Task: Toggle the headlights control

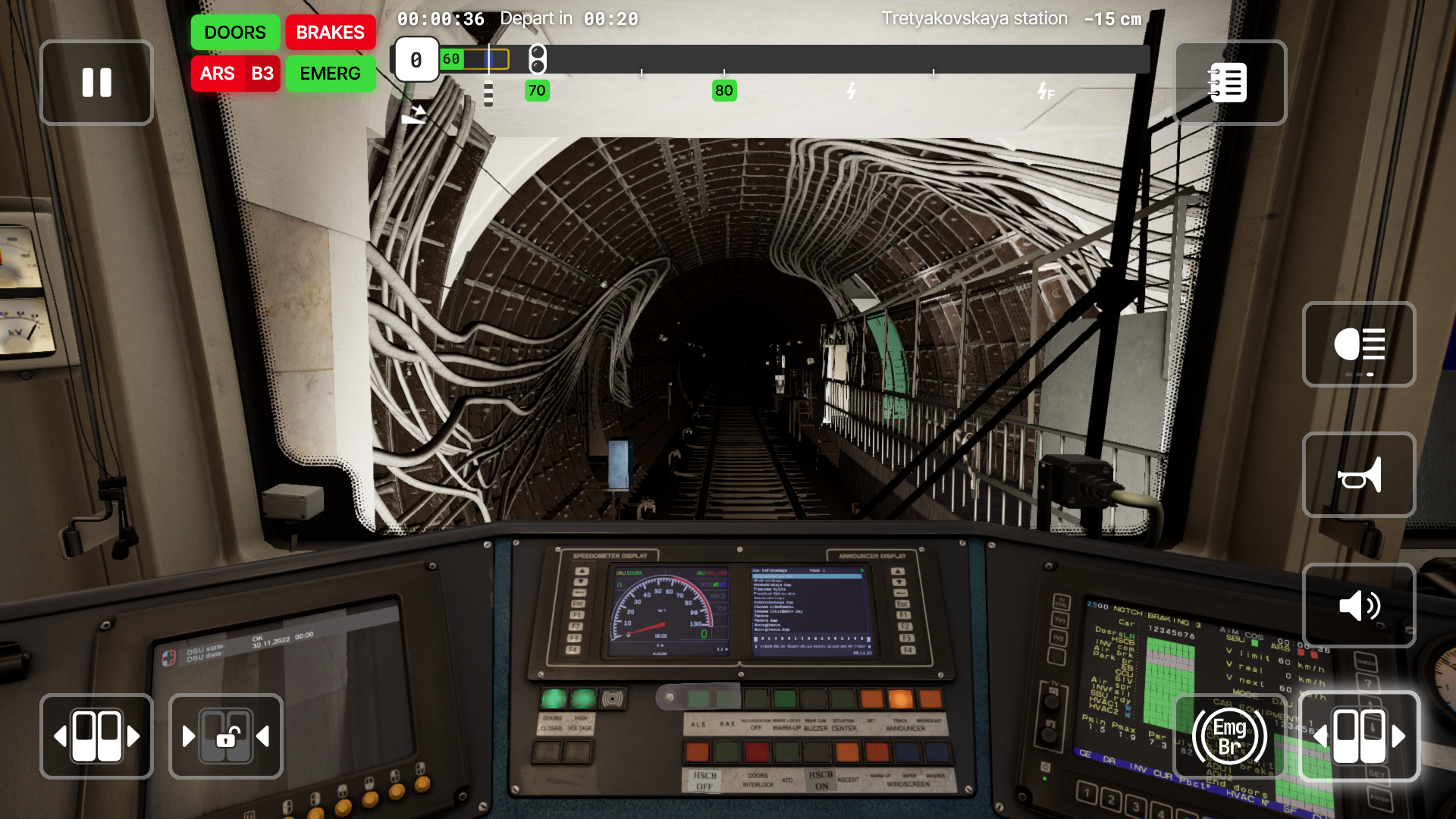Action: [x=1359, y=344]
